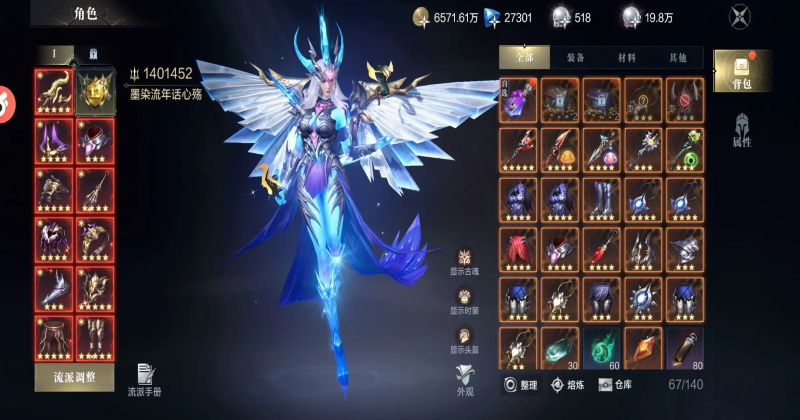Switch to the 其他 (other) bag tab

(x=680, y=58)
